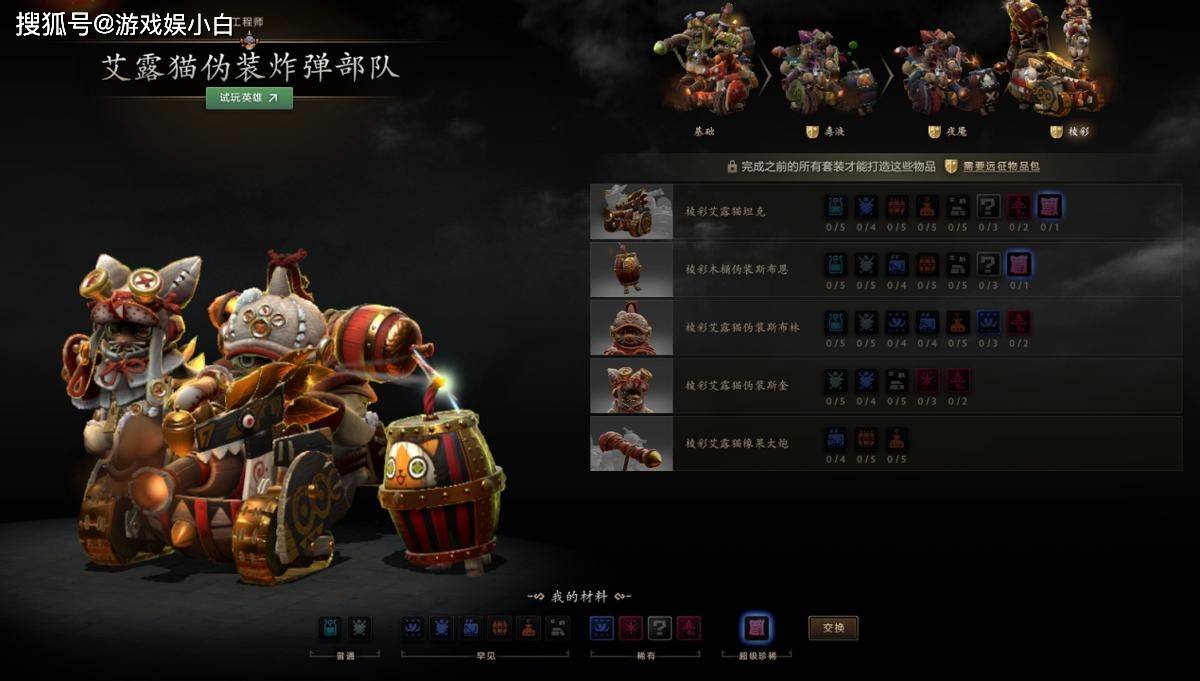Switch to the 毒液 style set
The height and width of the screenshot is (681, 1200).
826,75
